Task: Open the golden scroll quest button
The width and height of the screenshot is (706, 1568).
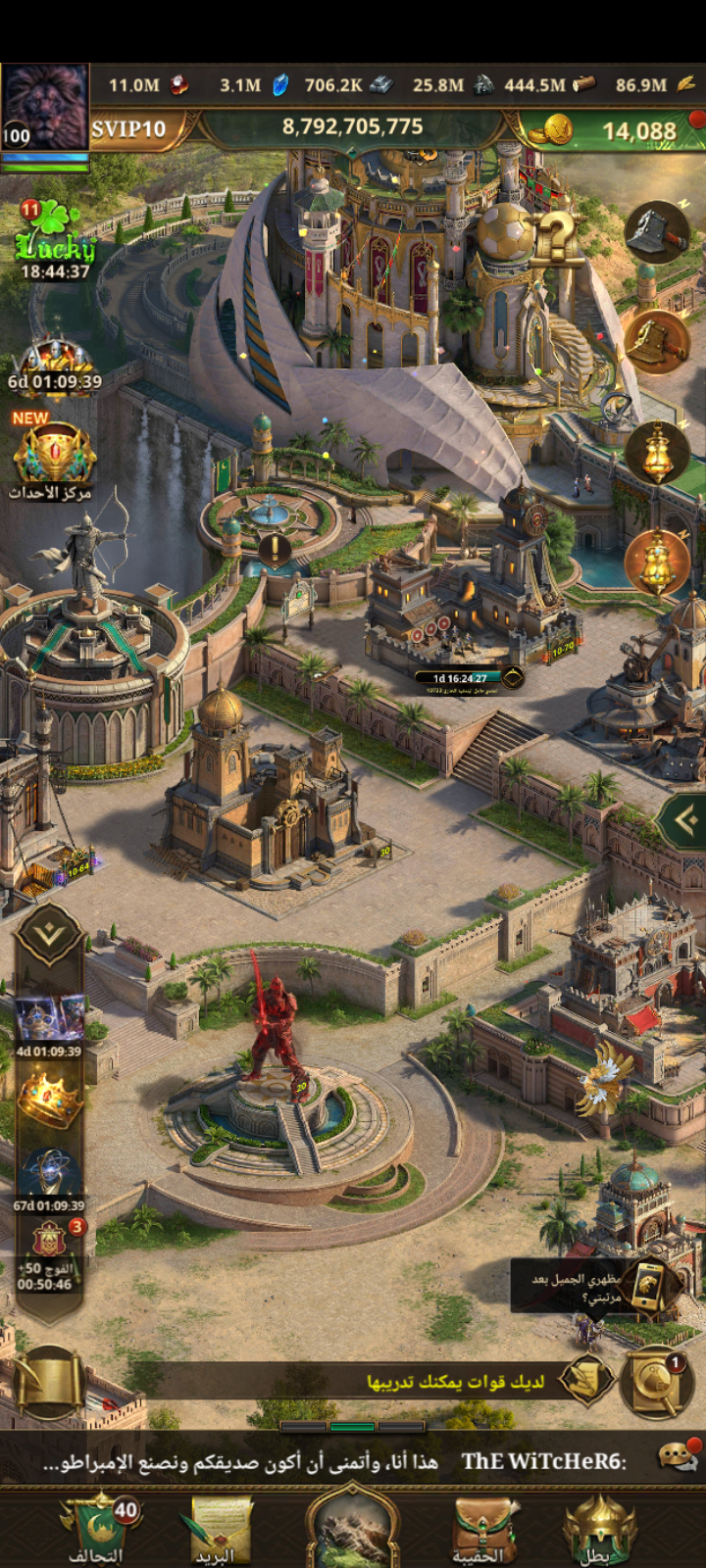Action: [x=47, y=1383]
